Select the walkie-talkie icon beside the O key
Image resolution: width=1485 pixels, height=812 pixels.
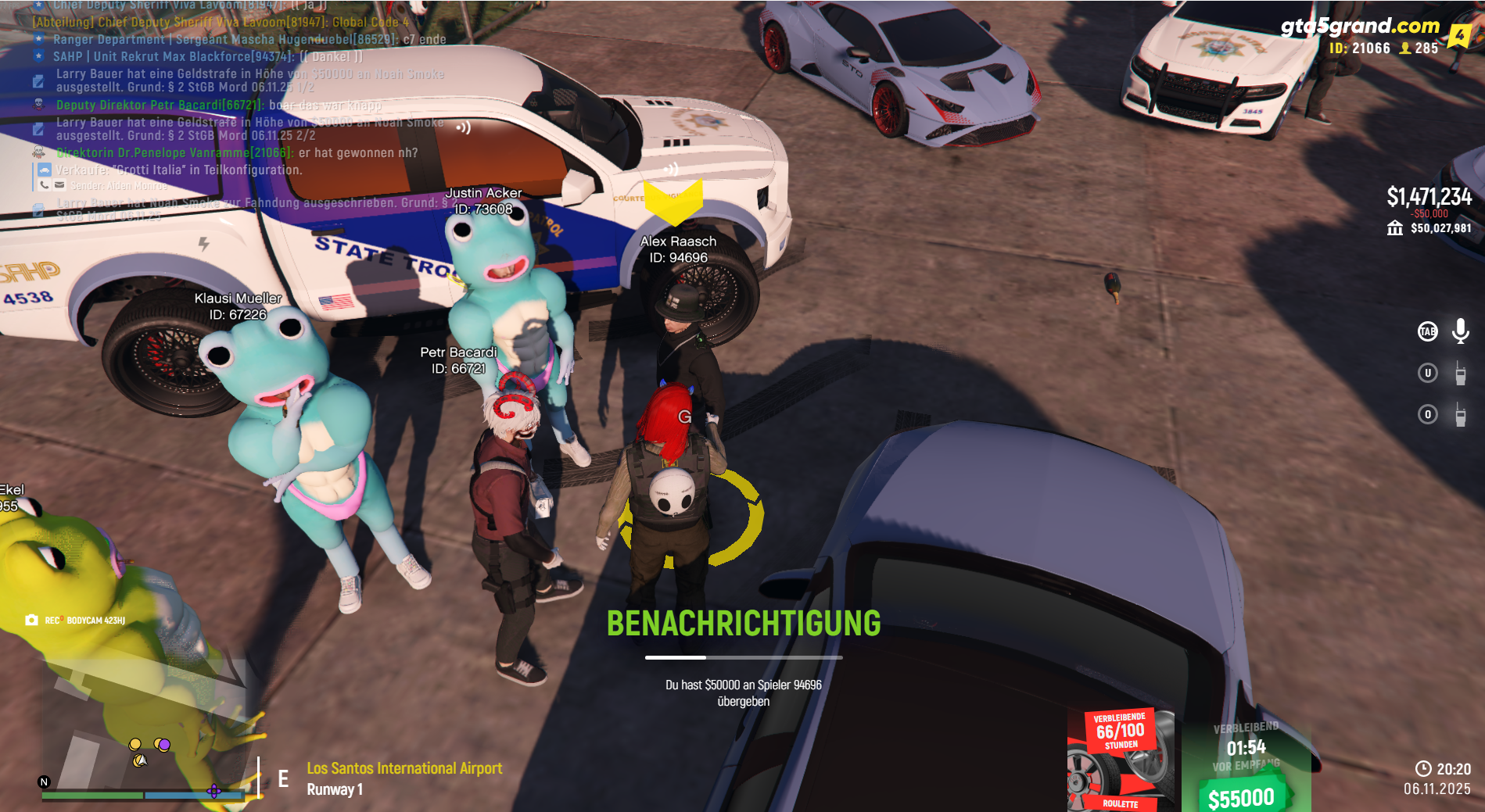(x=1461, y=415)
